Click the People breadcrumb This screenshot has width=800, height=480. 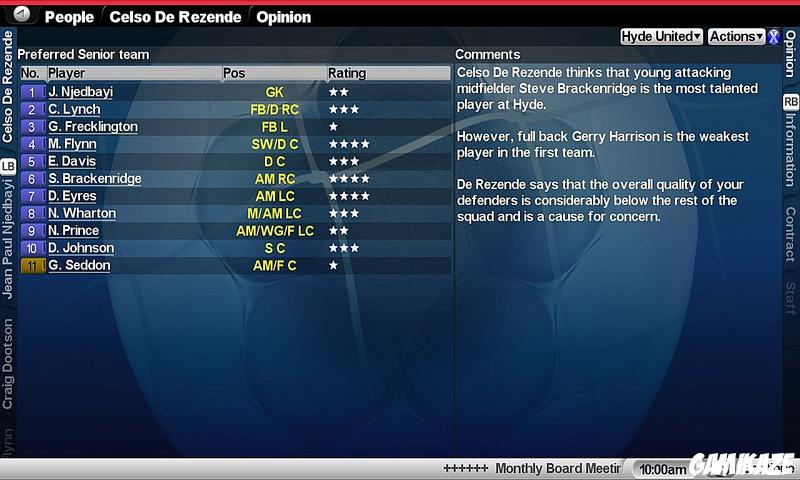pyautogui.click(x=69, y=17)
